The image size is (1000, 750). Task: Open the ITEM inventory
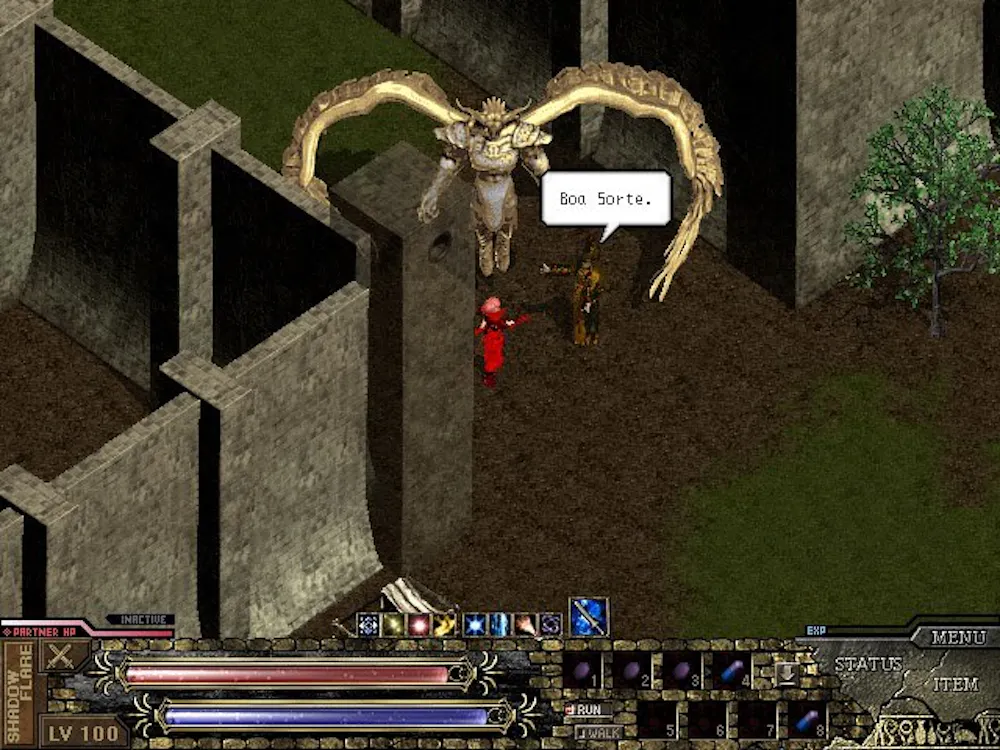pyautogui.click(x=955, y=684)
